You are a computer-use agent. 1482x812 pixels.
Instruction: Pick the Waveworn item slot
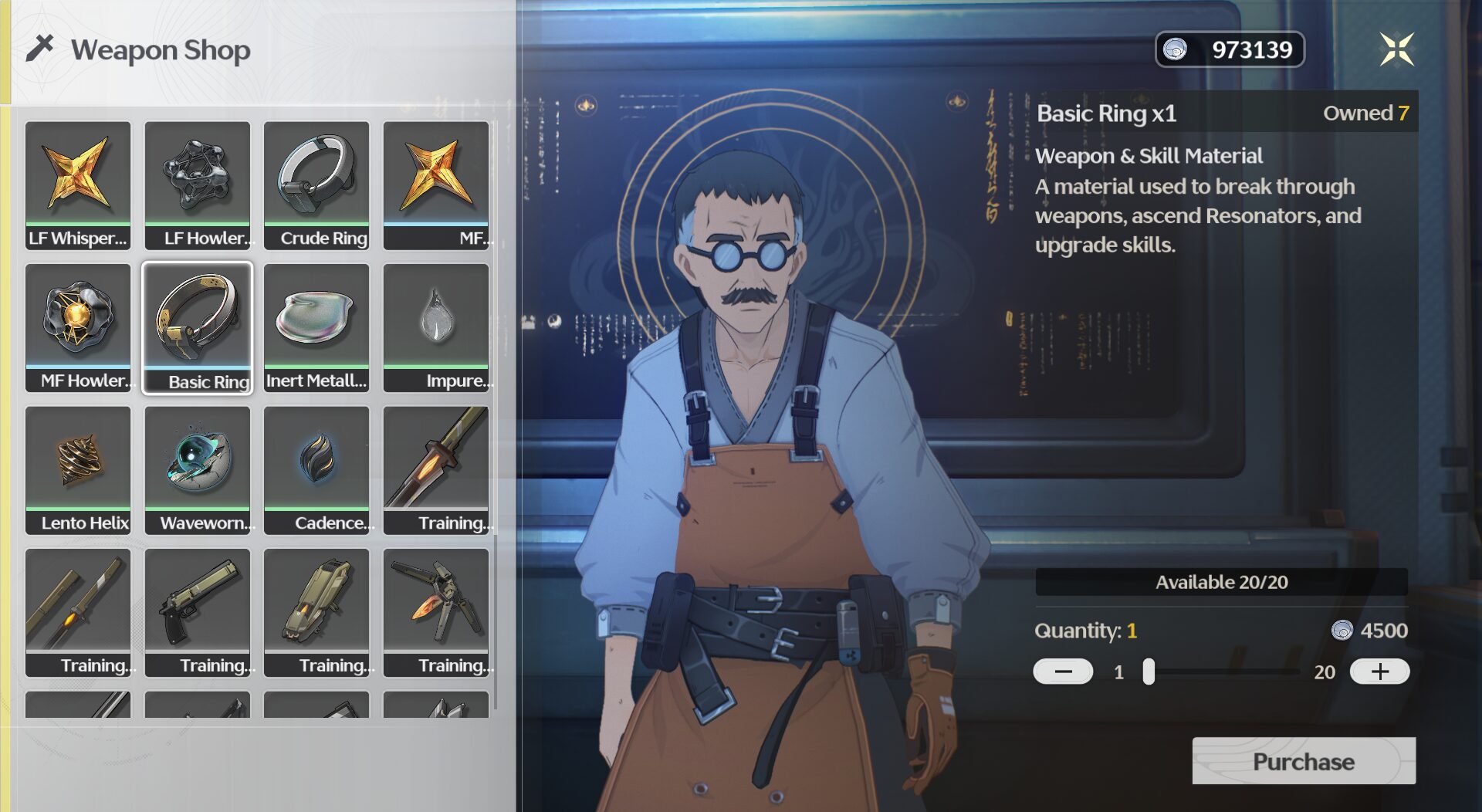(198, 469)
